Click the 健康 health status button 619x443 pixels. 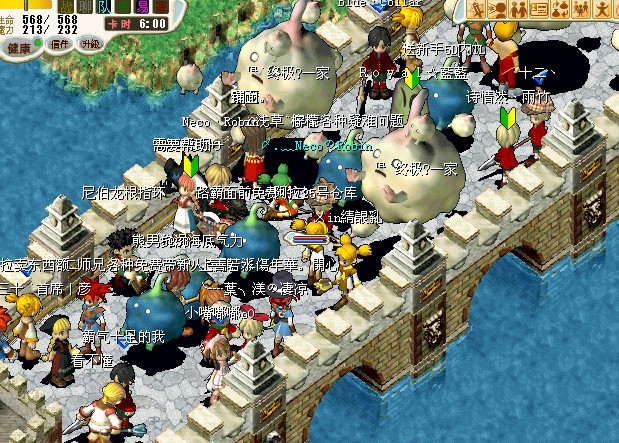(x=18, y=46)
